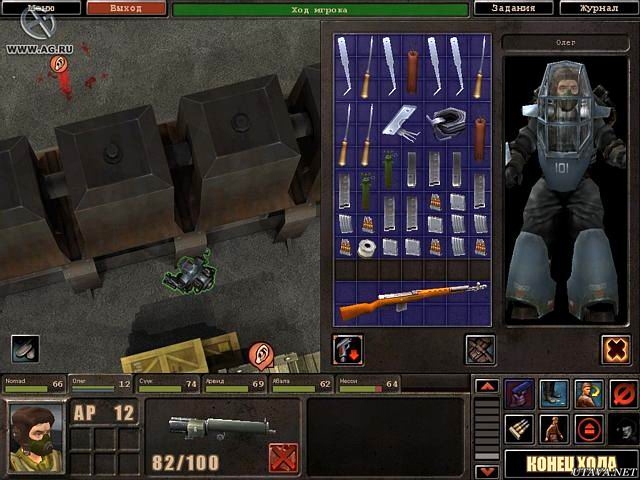Click the red Выход (Exit) button
This screenshot has width=640, height=480.
tap(125, 8)
